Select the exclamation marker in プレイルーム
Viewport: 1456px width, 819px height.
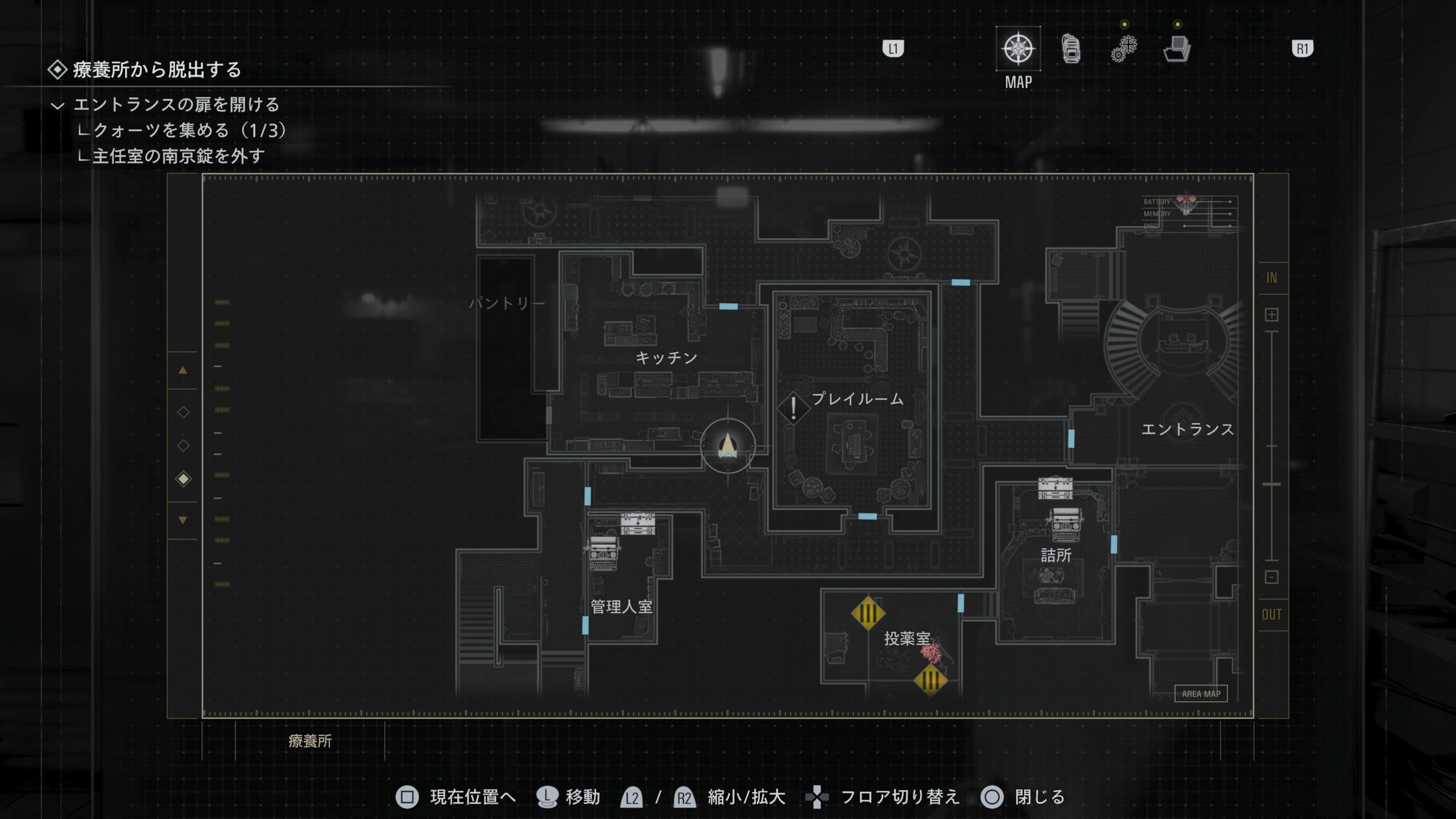[x=793, y=408]
